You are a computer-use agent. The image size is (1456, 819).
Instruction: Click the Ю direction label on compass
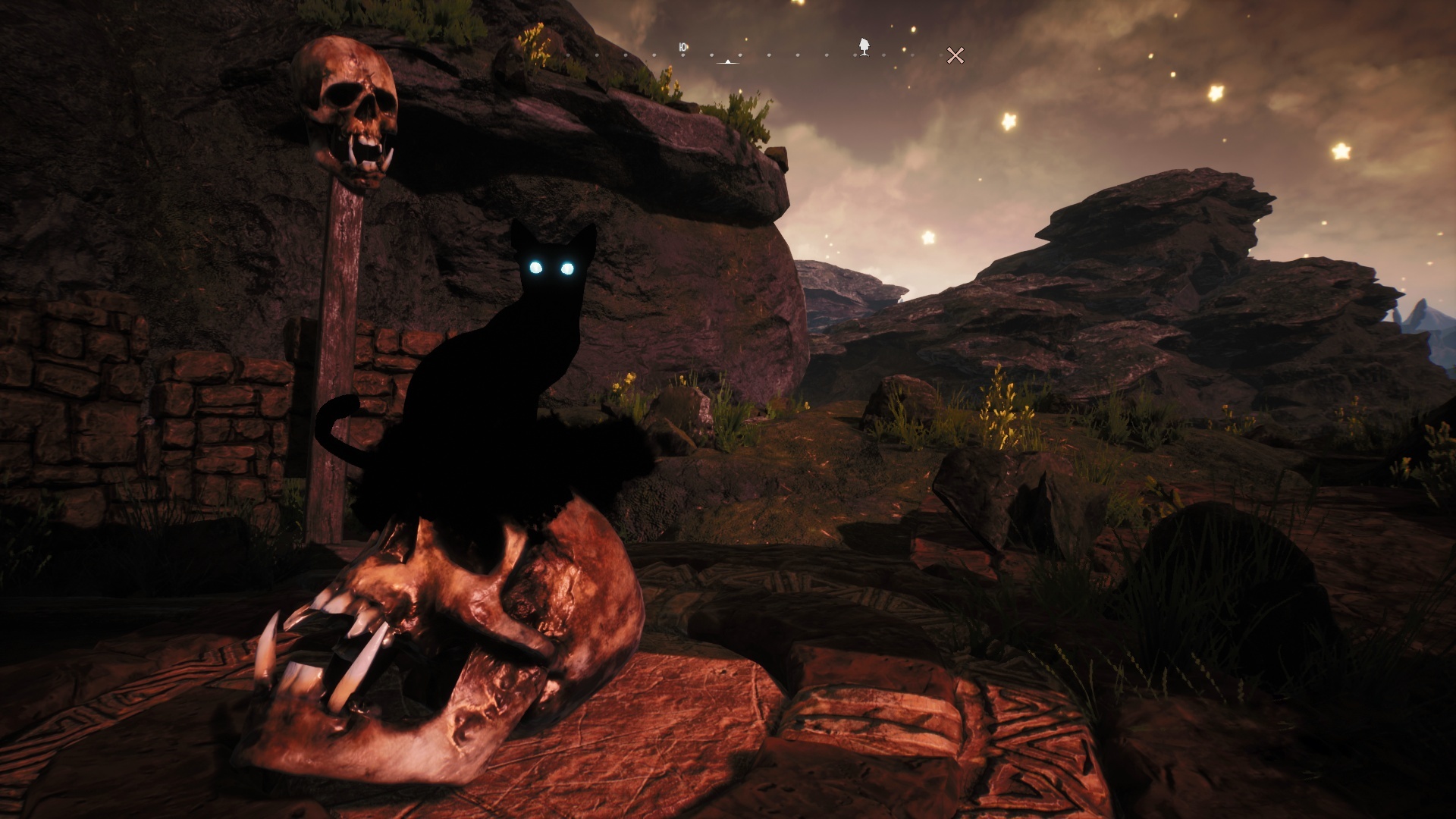click(682, 48)
